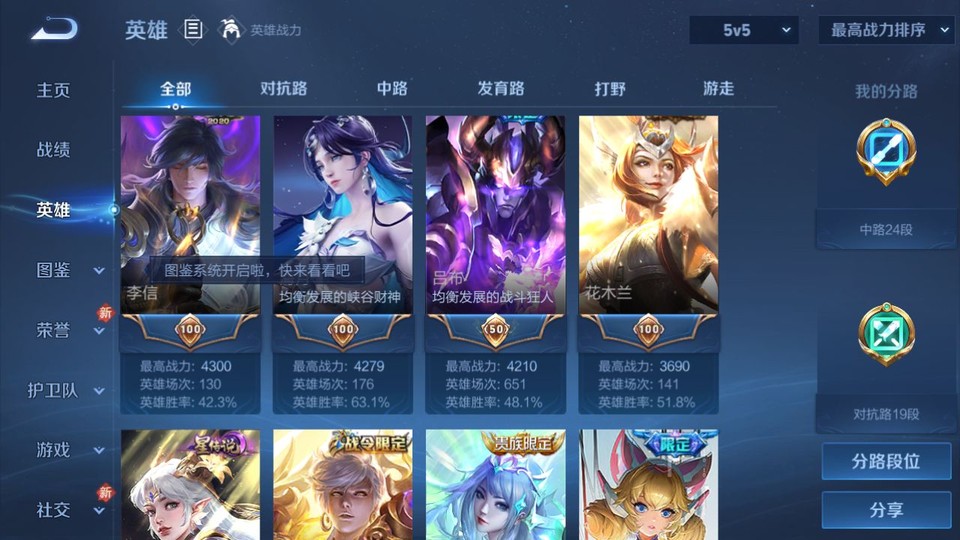Open the 主页 sidebar entry
This screenshot has height=540, width=960.
(x=54, y=90)
